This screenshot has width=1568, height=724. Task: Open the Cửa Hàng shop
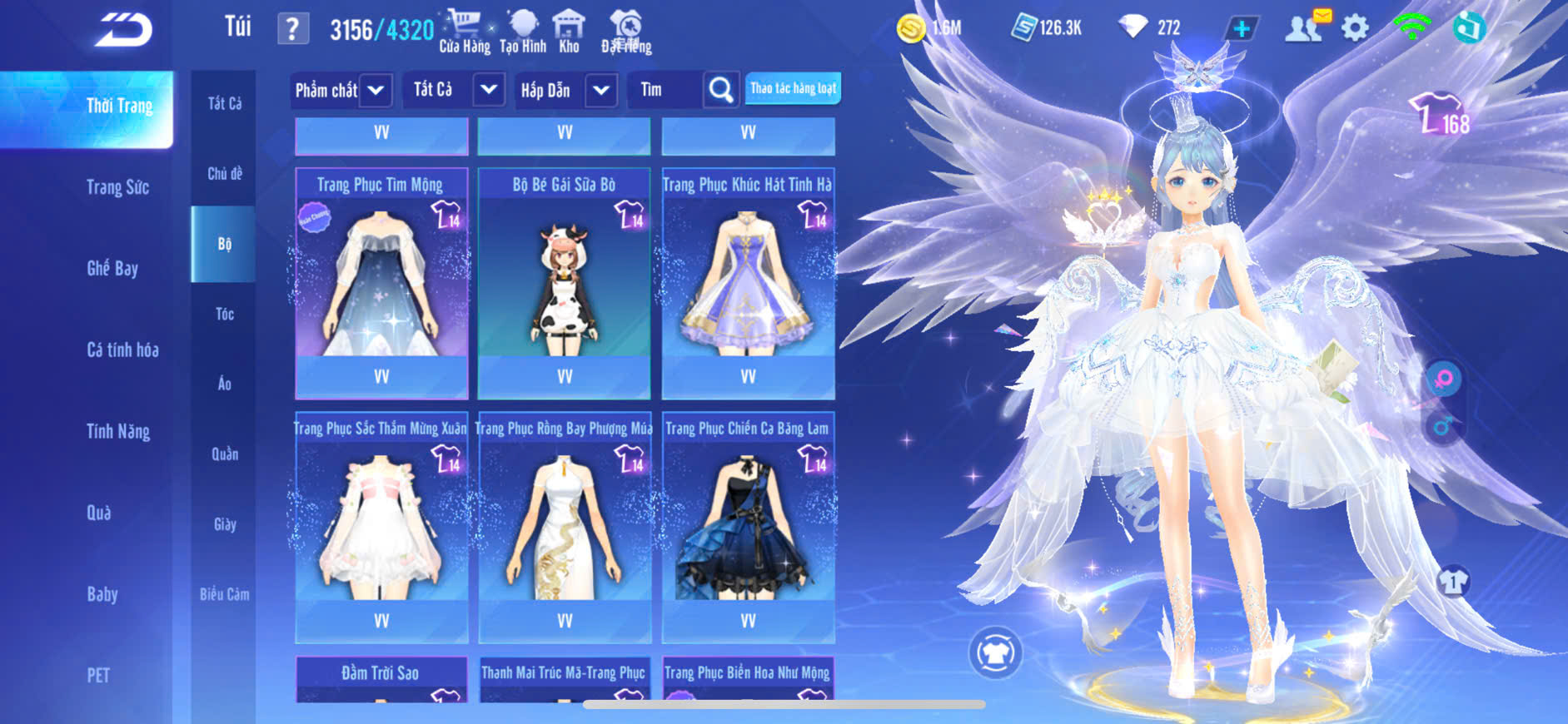click(464, 31)
